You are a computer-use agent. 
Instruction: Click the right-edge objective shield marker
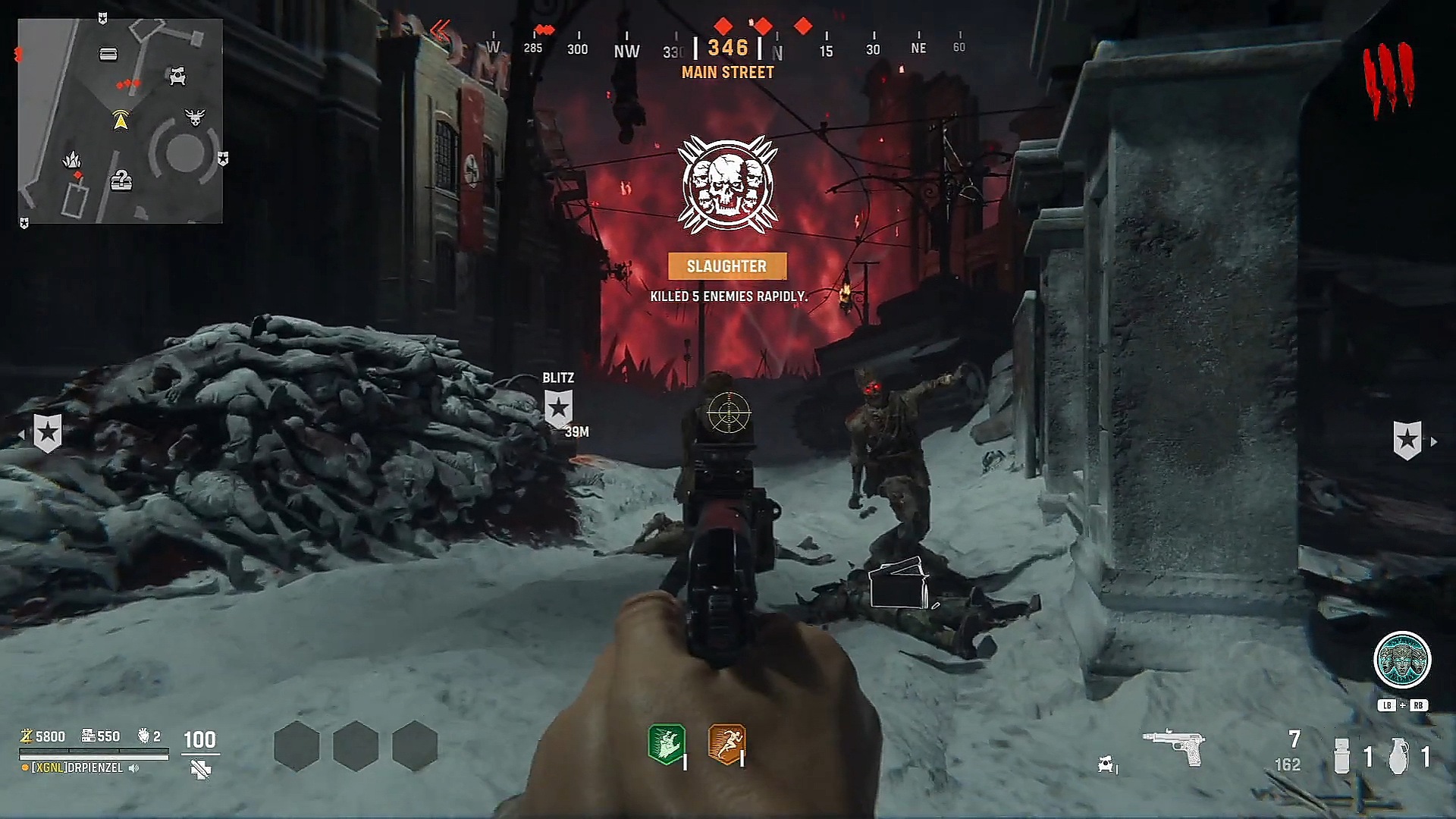point(1407,441)
